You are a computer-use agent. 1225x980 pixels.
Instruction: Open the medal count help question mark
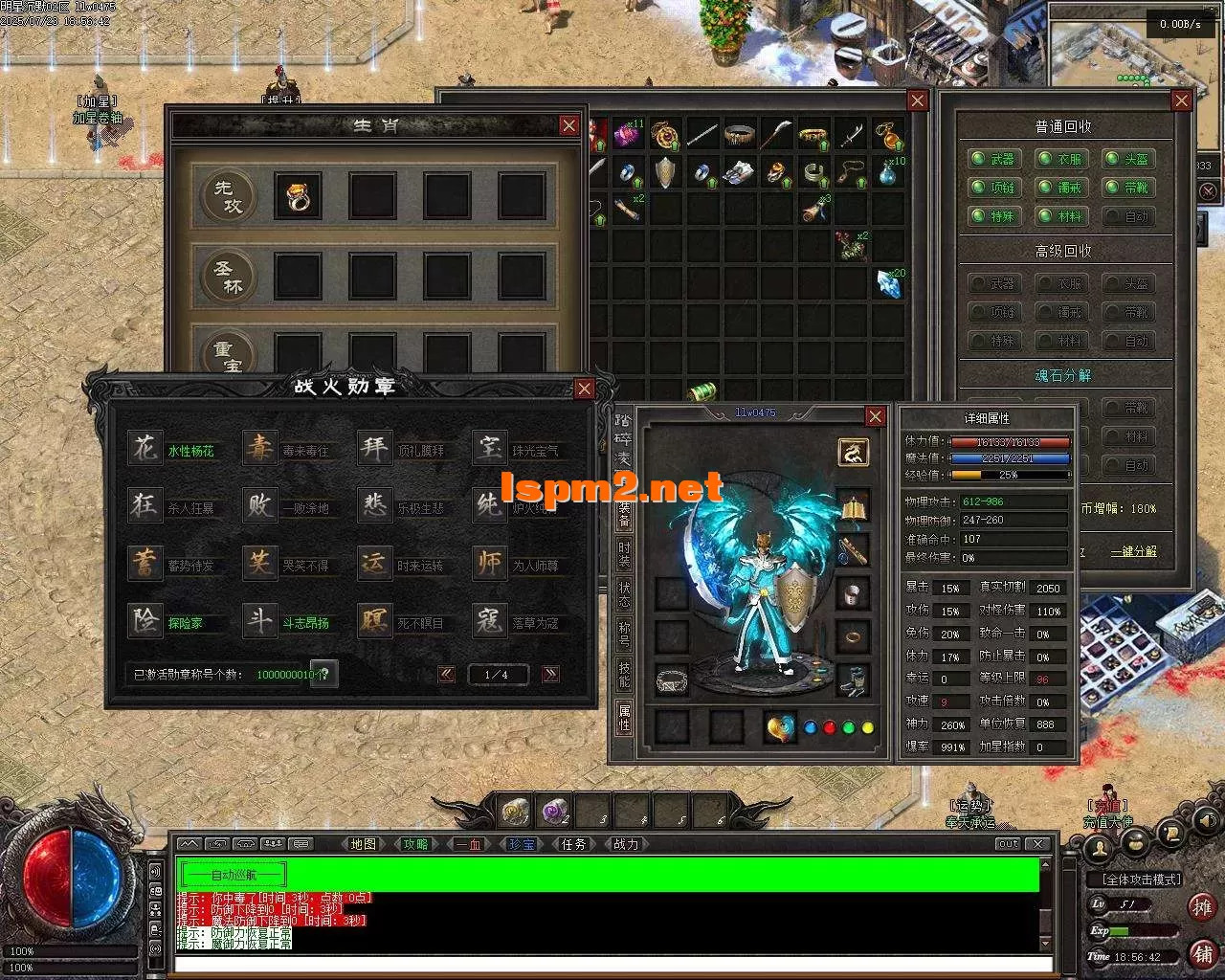[323, 674]
